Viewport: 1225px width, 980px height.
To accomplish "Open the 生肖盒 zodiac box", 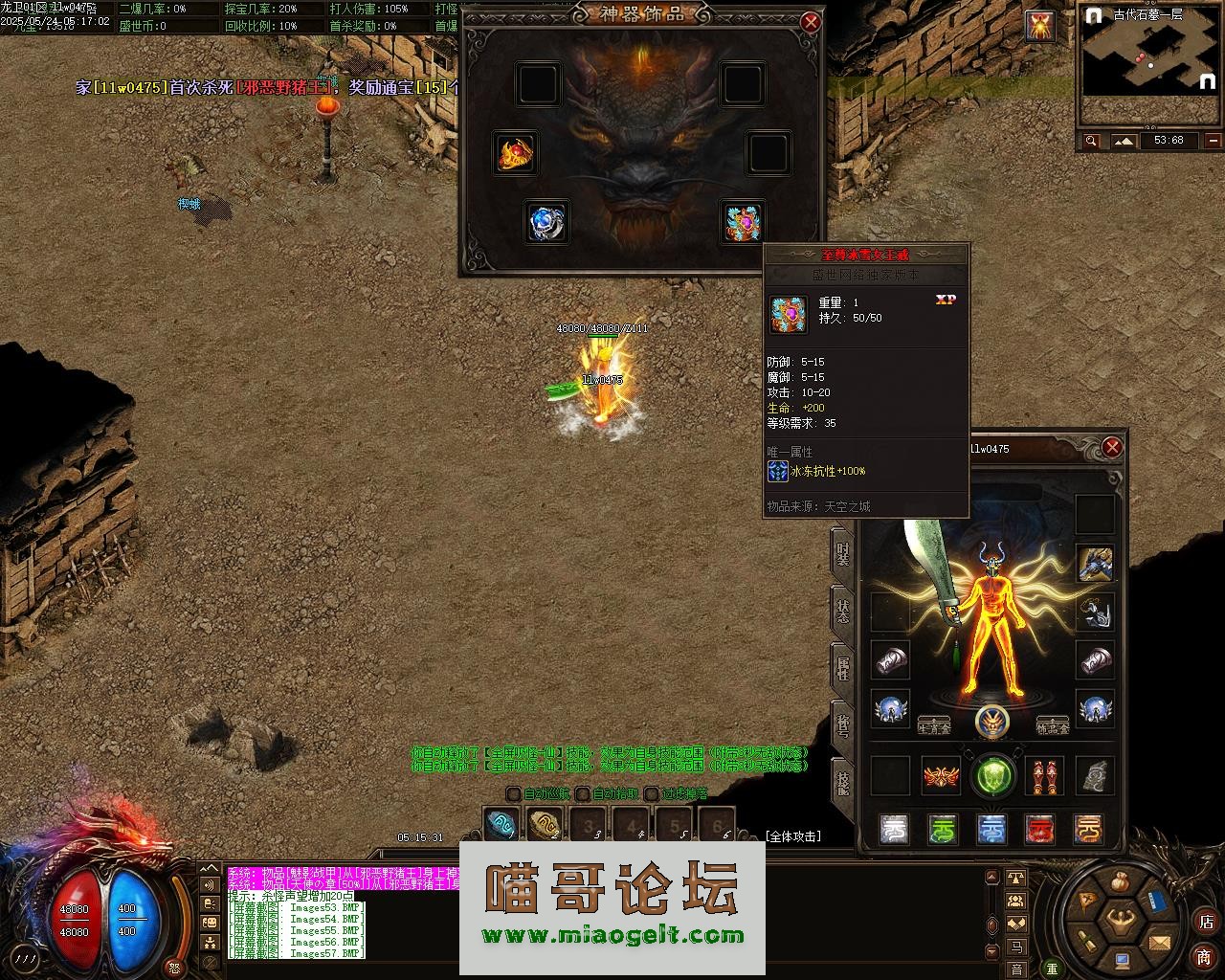I will coord(933,727).
